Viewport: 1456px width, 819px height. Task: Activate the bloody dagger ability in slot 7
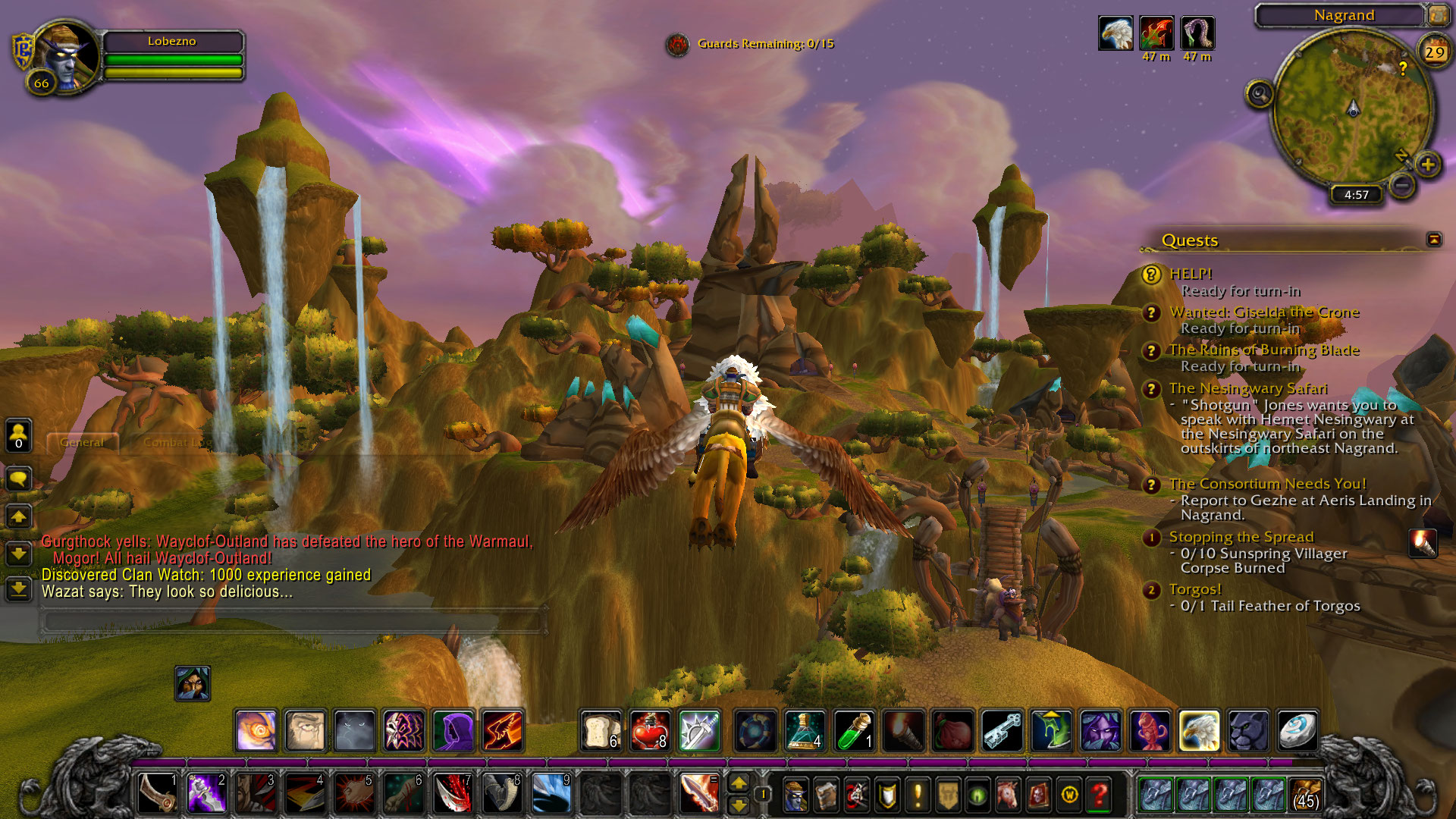point(452,794)
